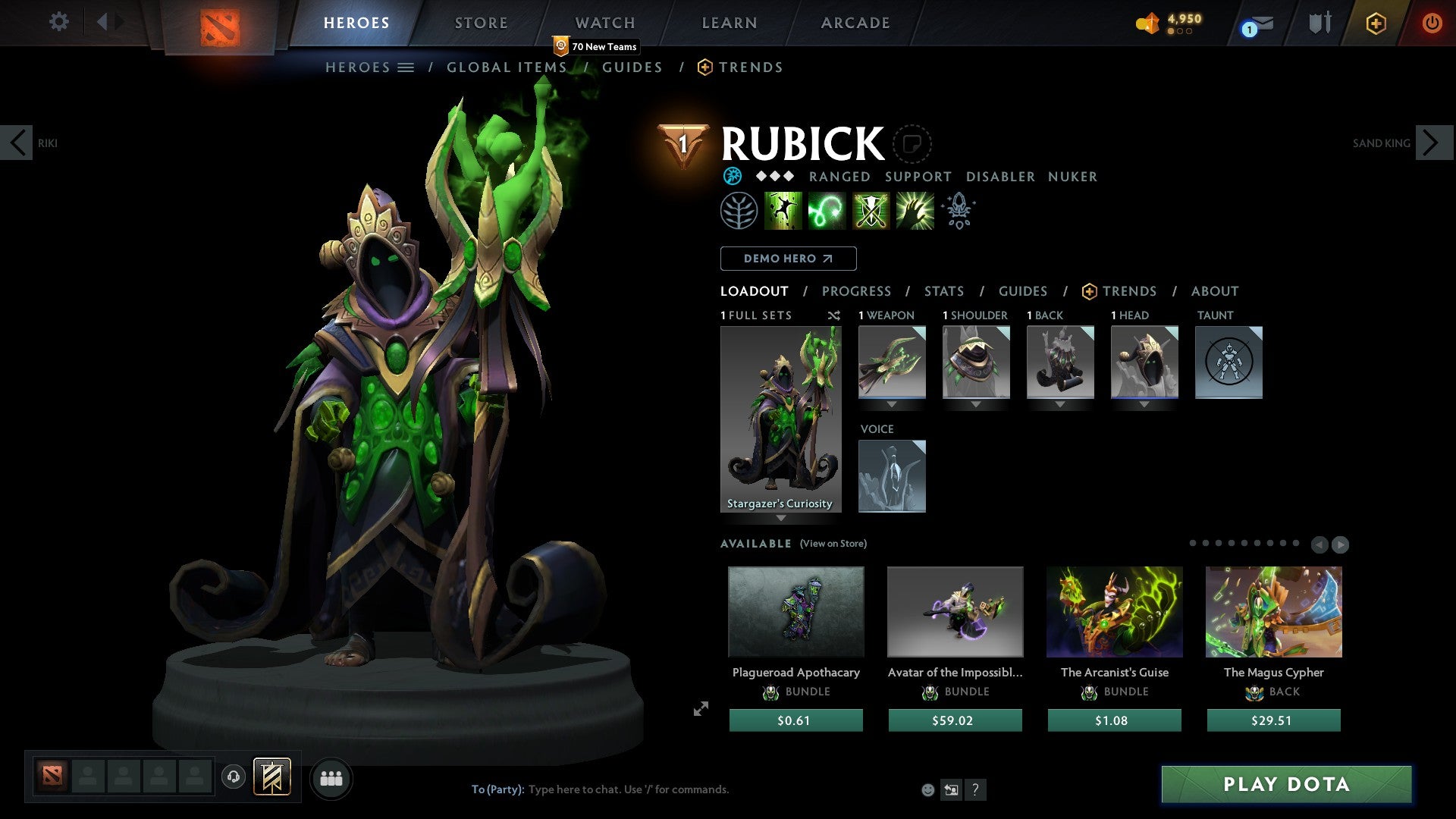Screen dimensions: 1456x819
Task: Open the Watch menu in the top bar
Action: click(x=604, y=22)
